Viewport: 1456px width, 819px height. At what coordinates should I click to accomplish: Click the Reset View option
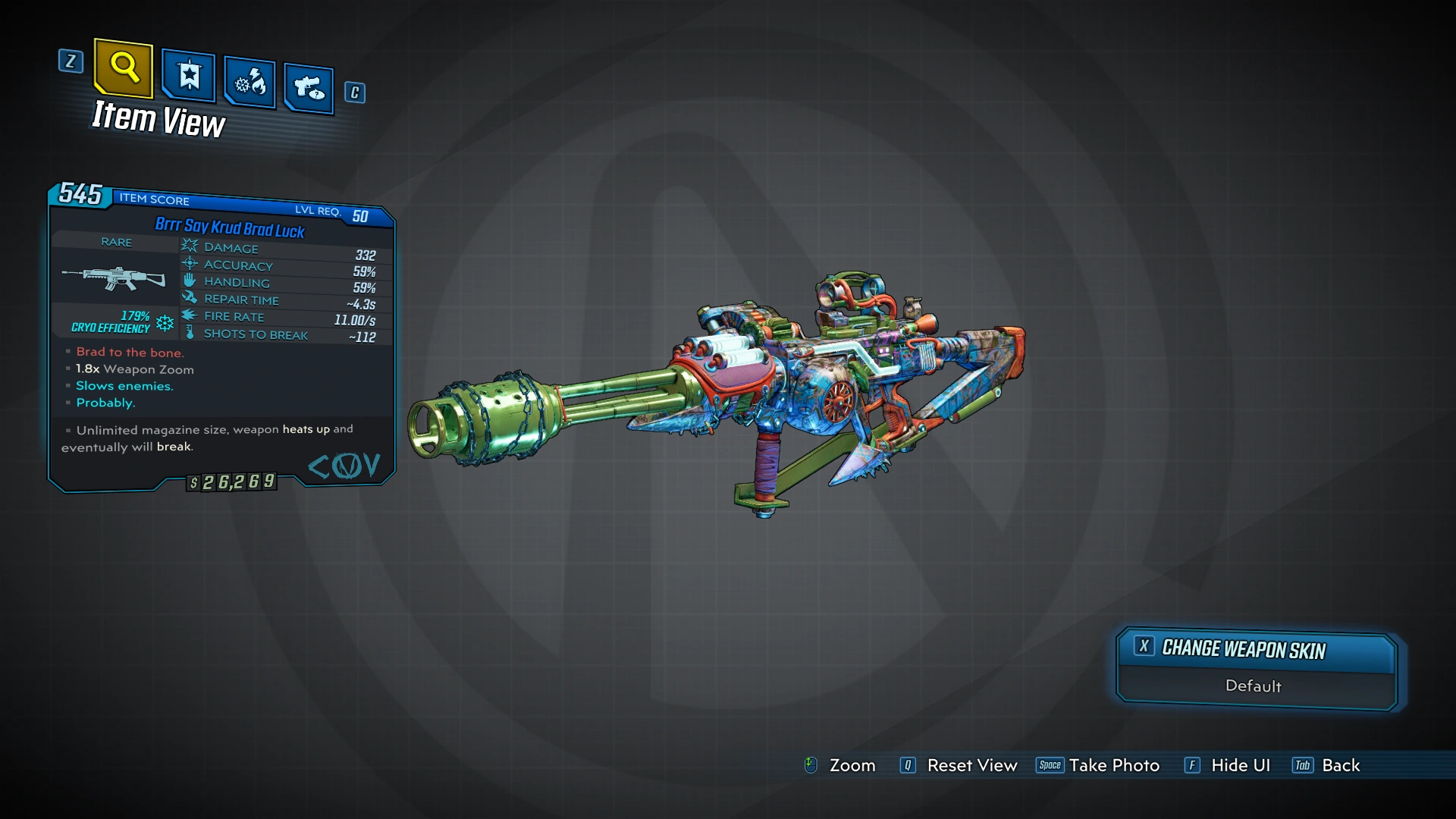[971, 766]
